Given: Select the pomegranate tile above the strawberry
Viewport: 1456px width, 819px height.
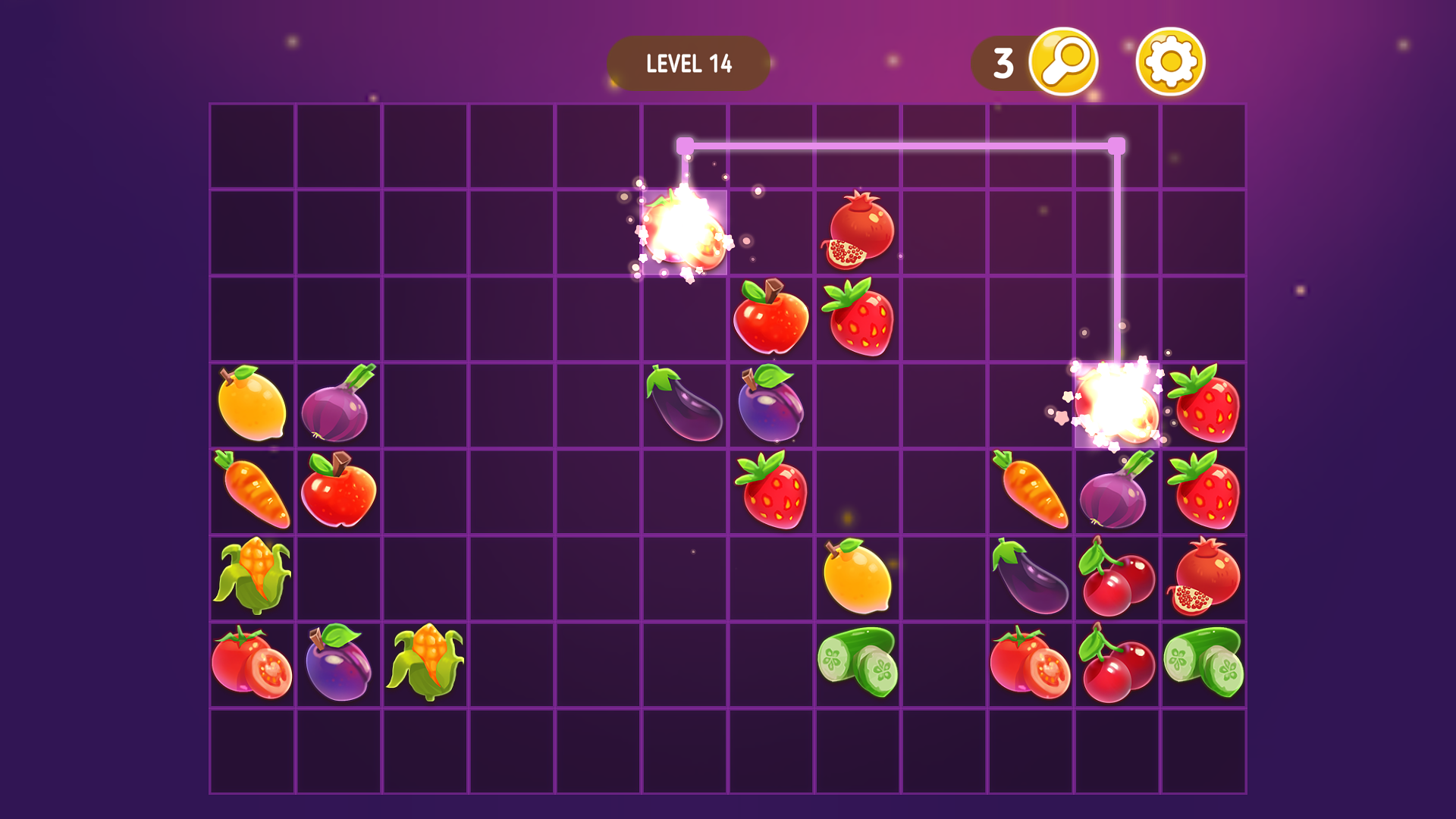Looking at the screenshot, I should (x=858, y=231).
